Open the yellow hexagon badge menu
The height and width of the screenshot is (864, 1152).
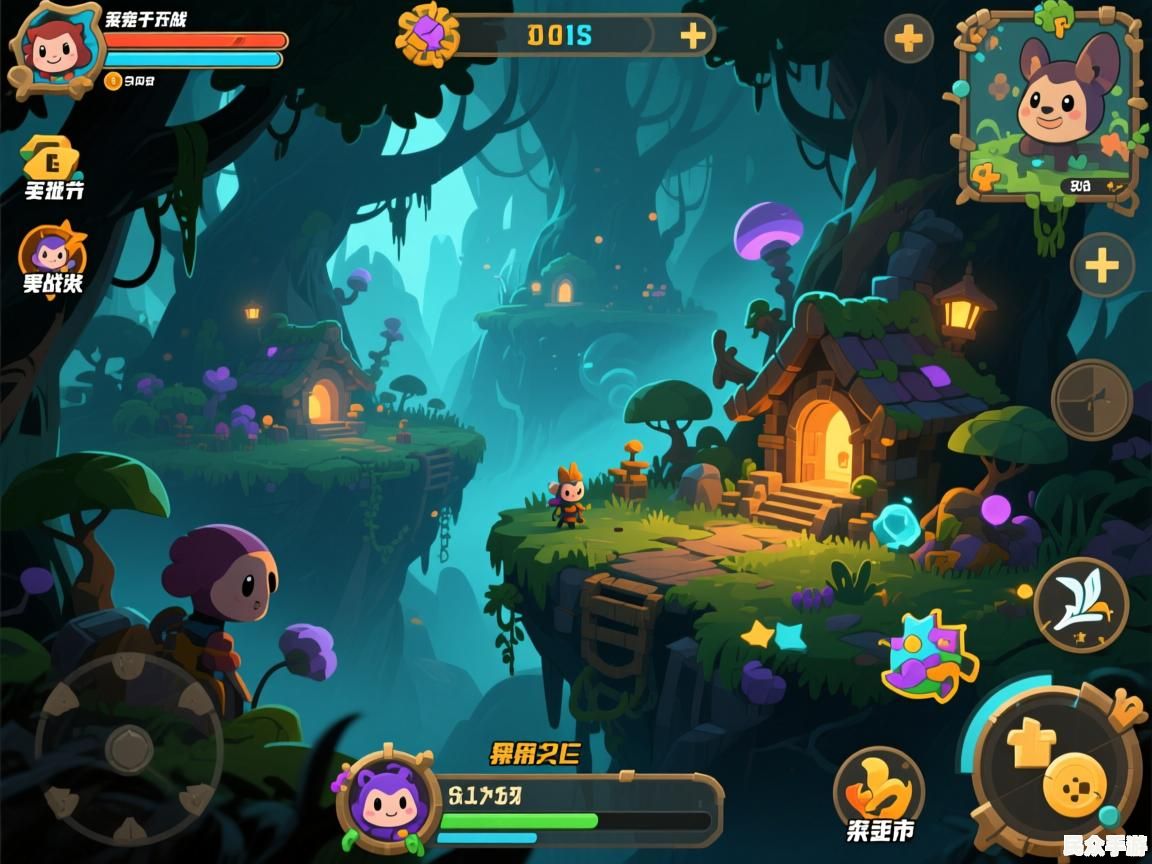click(x=52, y=158)
